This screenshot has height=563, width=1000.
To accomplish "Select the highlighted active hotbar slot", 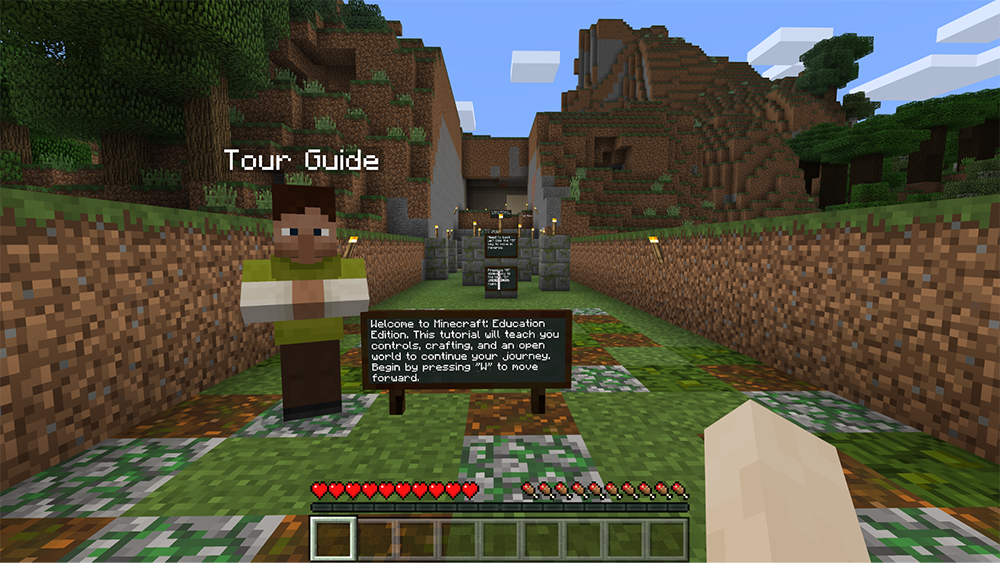I will pyautogui.click(x=332, y=539).
